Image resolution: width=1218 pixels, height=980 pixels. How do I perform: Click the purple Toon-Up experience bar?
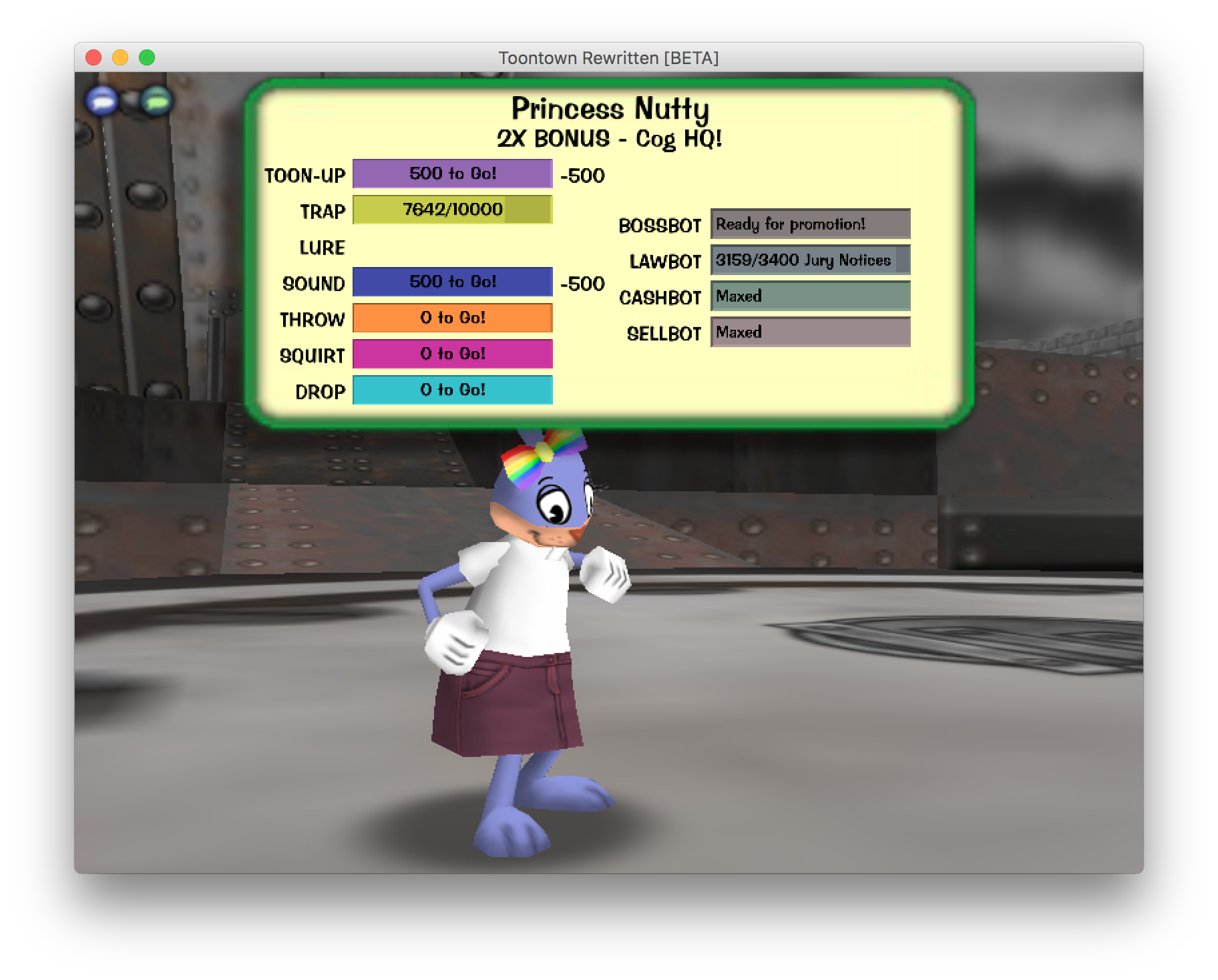[453, 173]
